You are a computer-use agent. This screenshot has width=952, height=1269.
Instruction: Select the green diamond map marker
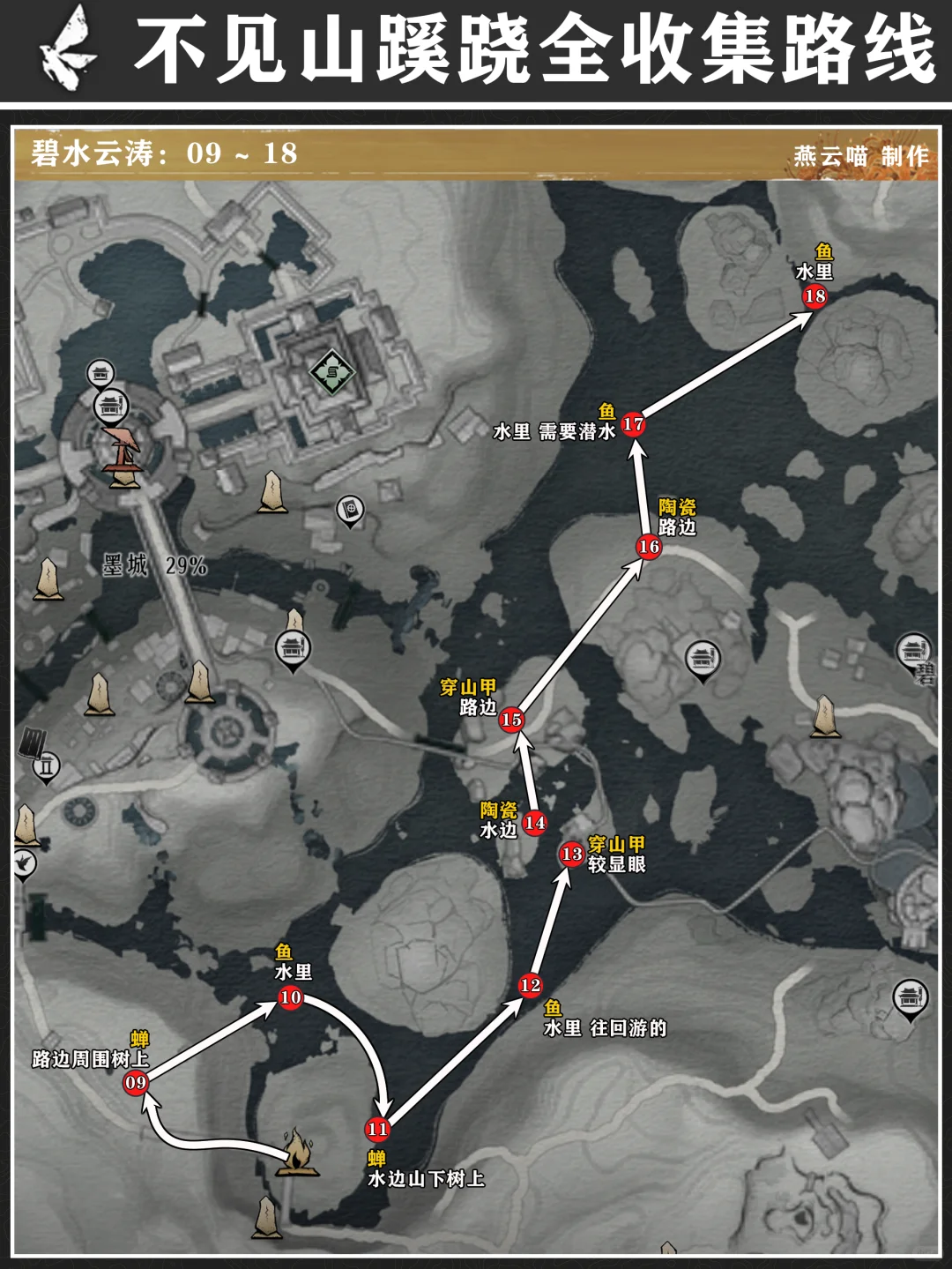(331, 371)
